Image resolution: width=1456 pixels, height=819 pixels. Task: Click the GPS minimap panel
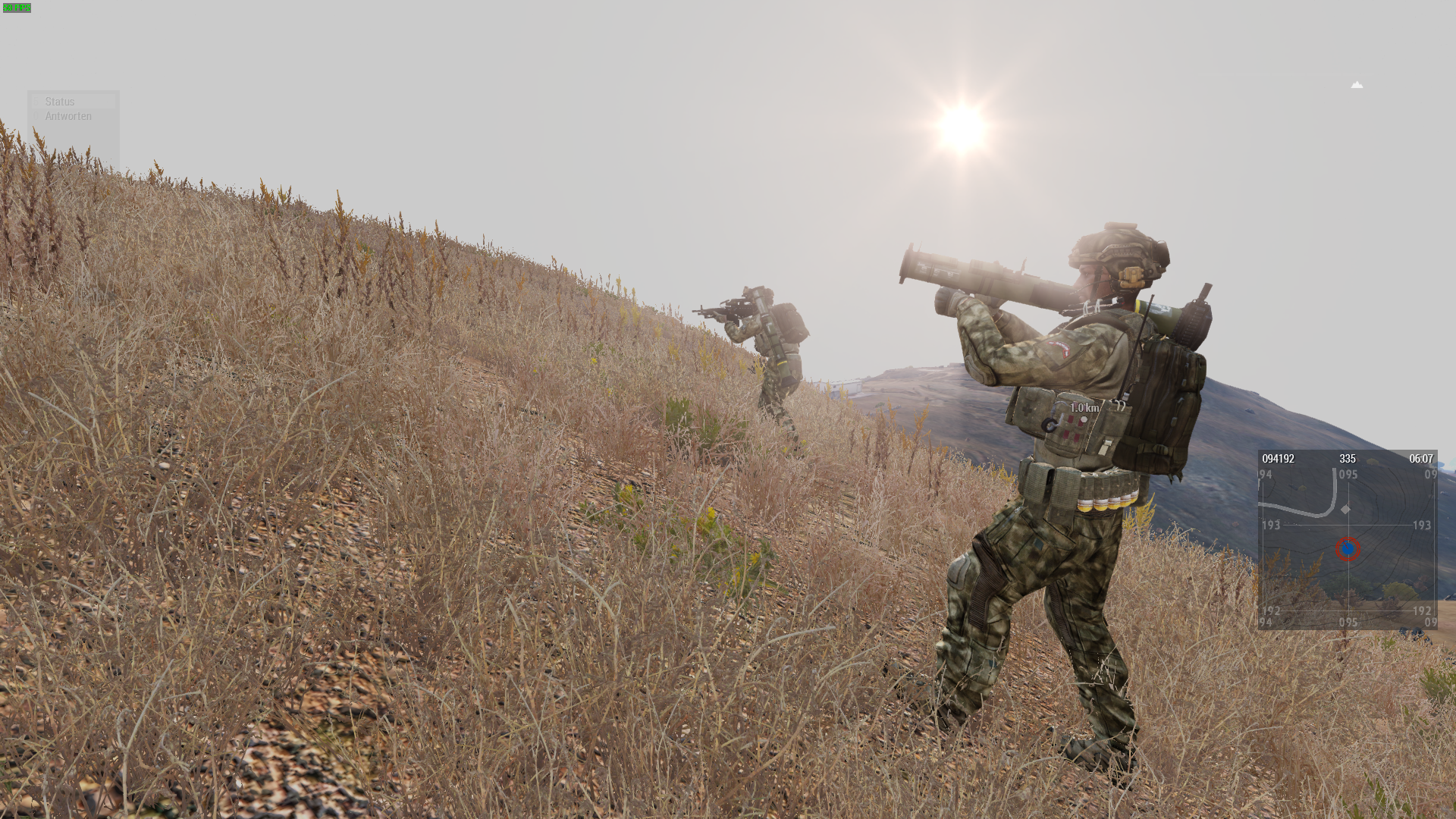[x=1347, y=540]
